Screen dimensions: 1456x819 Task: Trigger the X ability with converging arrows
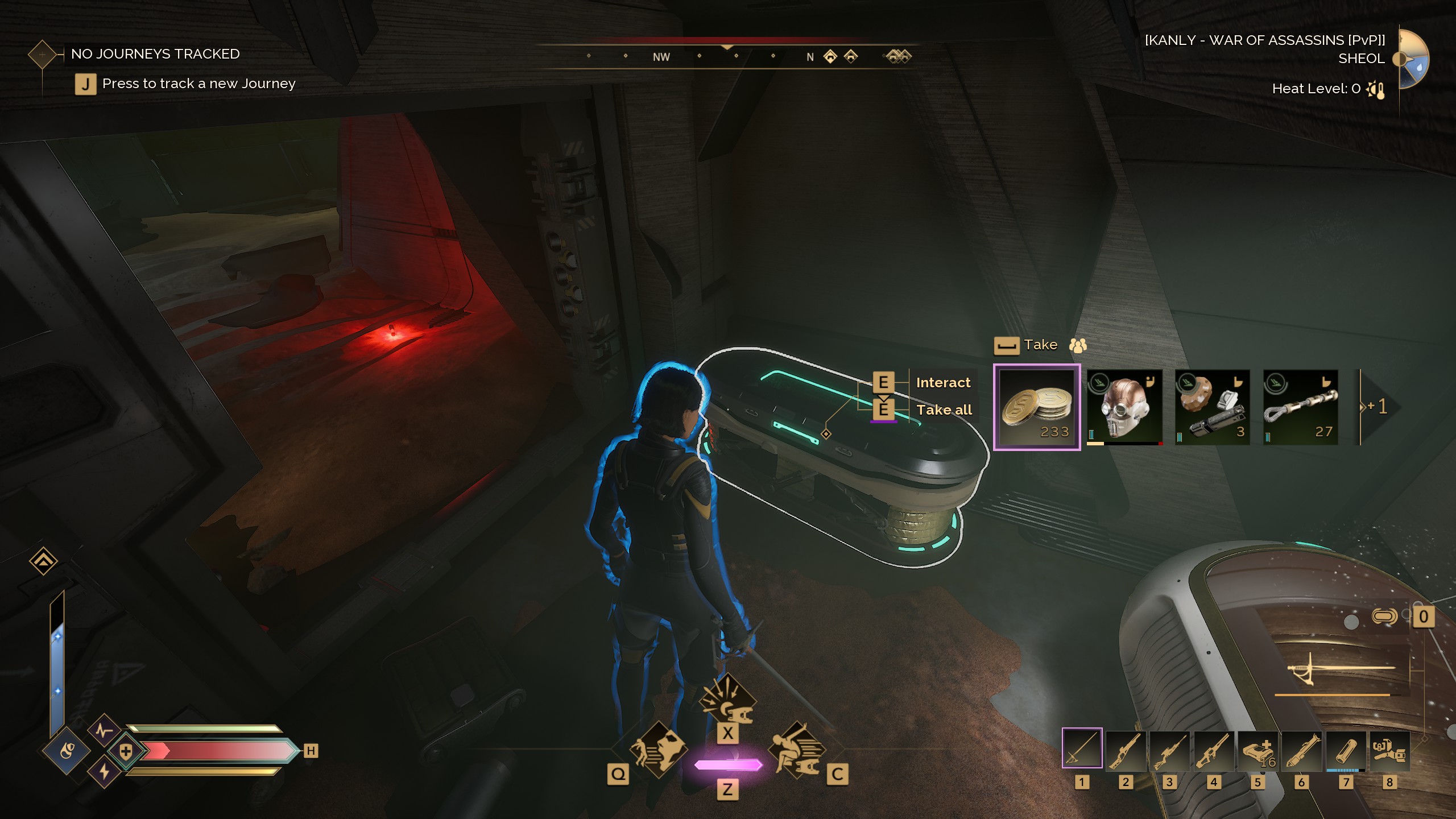point(727,702)
